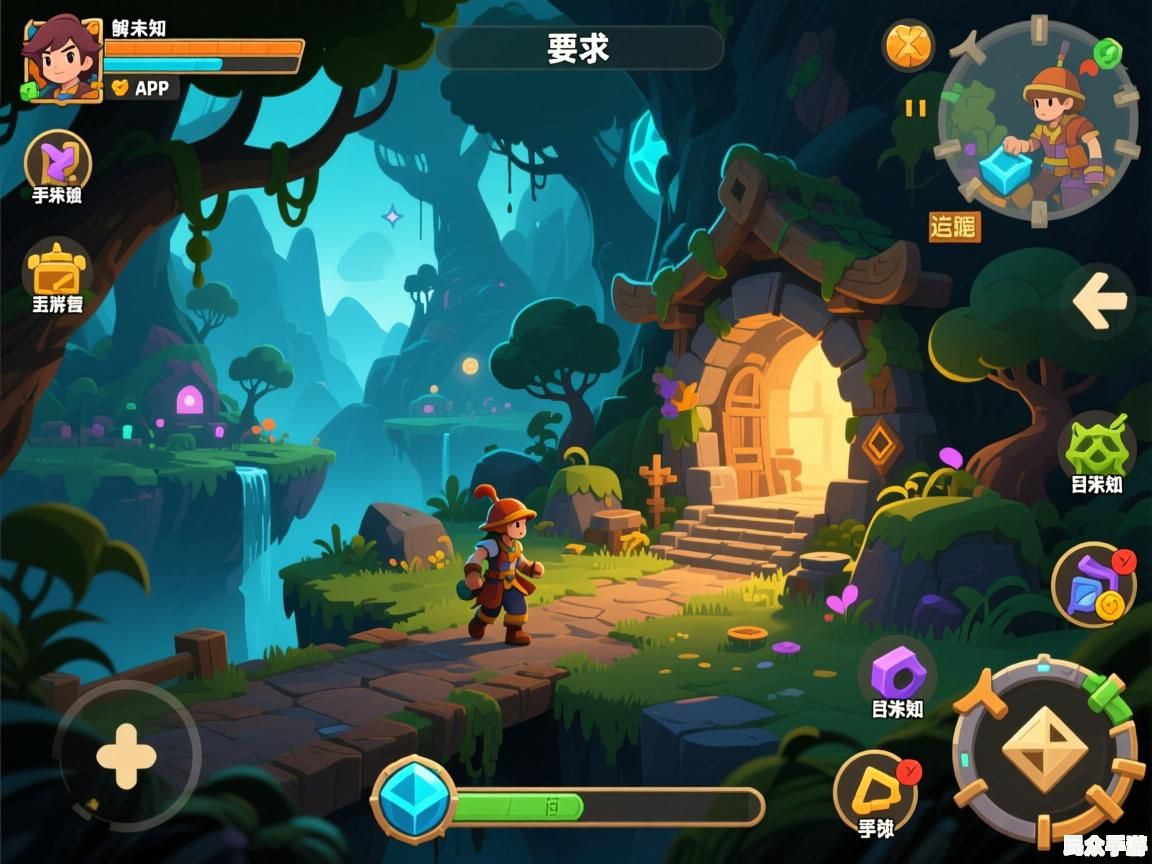1152x864 pixels.
Task: Open the player portrait in the corner
Action: (x=62, y=60)
